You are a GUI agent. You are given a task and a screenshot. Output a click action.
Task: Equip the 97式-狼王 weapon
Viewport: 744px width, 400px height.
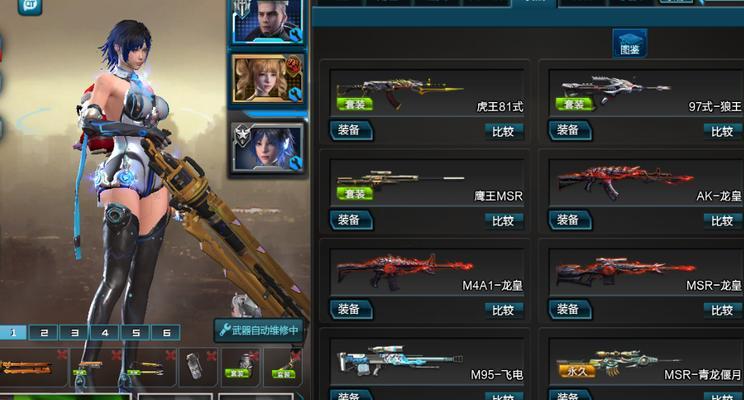[x=570, y=130]
